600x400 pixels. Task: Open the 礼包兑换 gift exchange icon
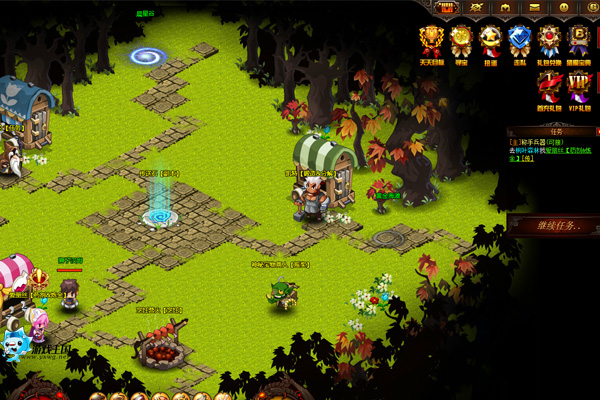pos(549,42)
